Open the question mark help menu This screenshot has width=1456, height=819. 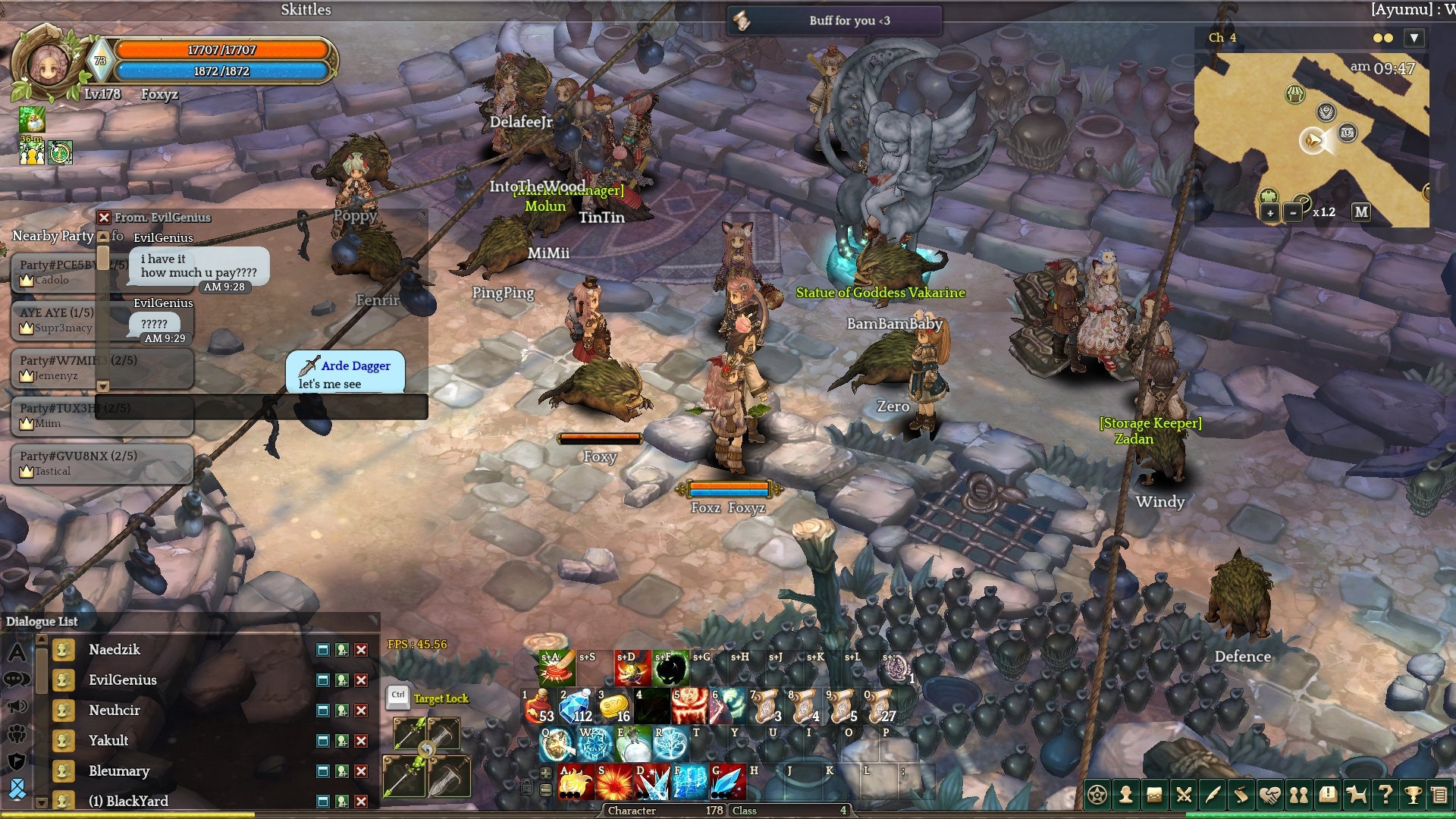pyautogui.click(x=1385, y=795)
